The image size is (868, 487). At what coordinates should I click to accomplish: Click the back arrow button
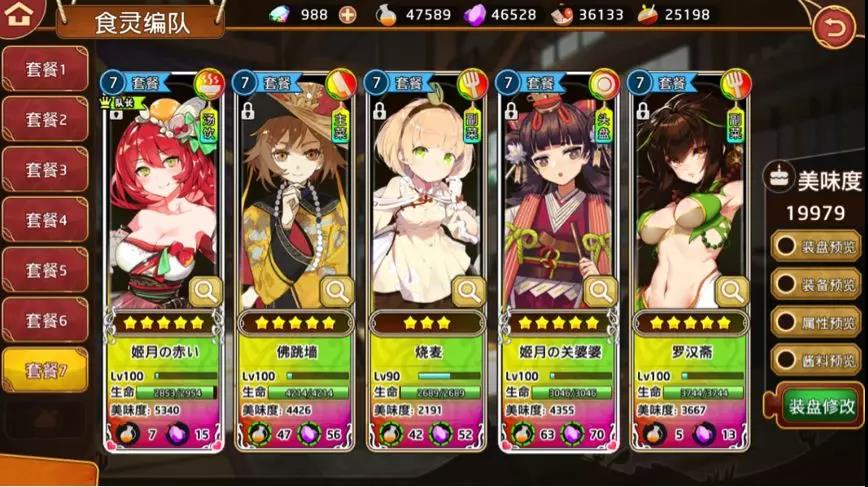[x=834, y=27]
